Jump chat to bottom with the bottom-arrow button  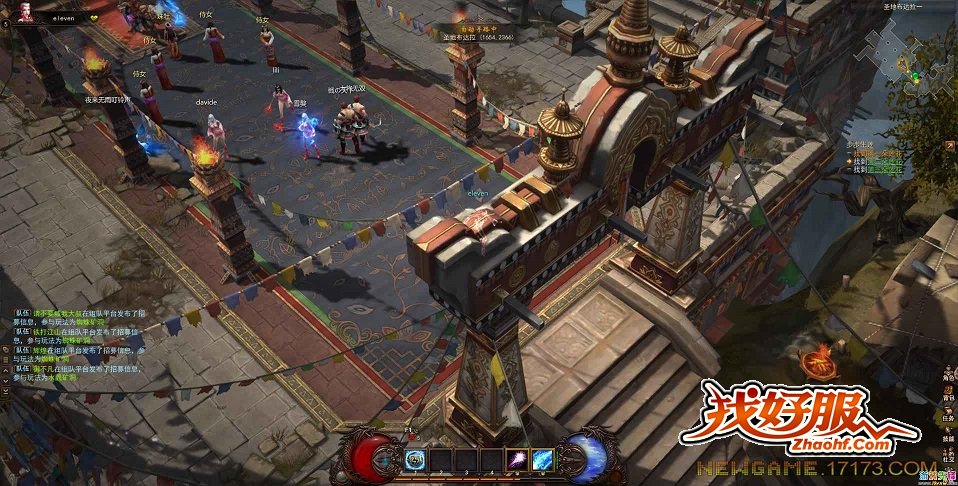(6, 381)
